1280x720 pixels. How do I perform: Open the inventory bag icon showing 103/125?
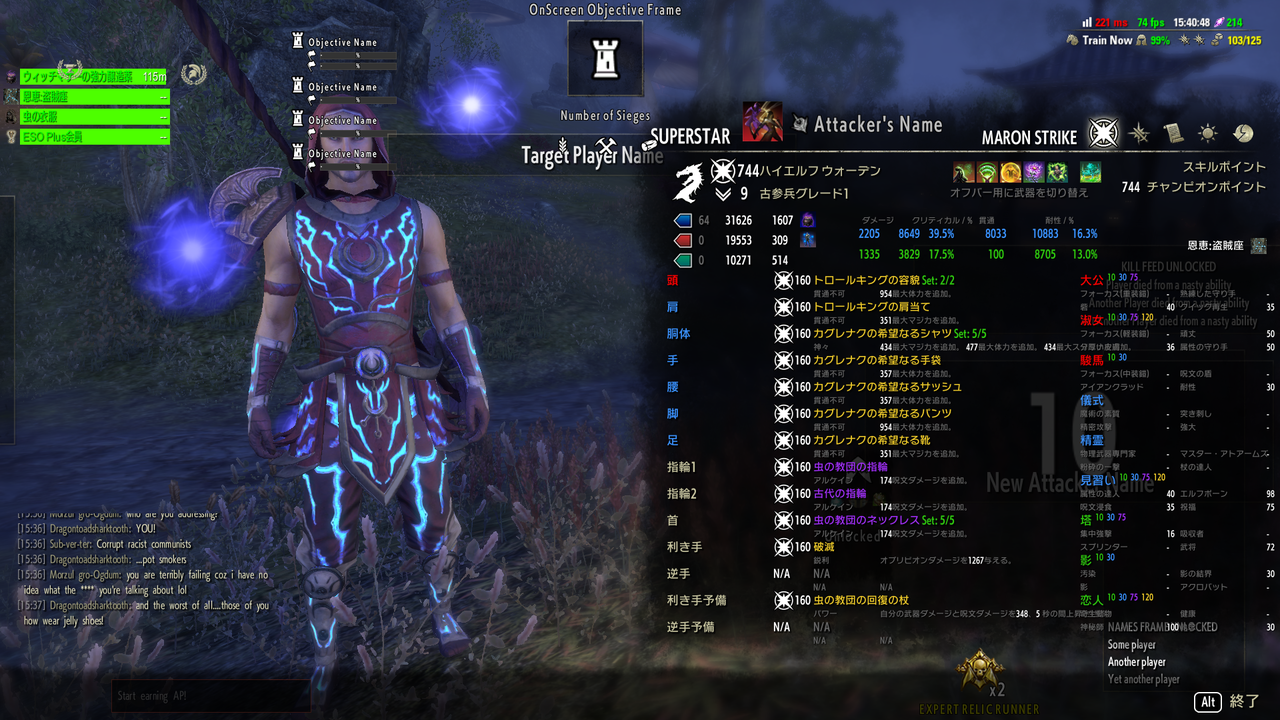pyautogui.click(x=1215, y=39)
